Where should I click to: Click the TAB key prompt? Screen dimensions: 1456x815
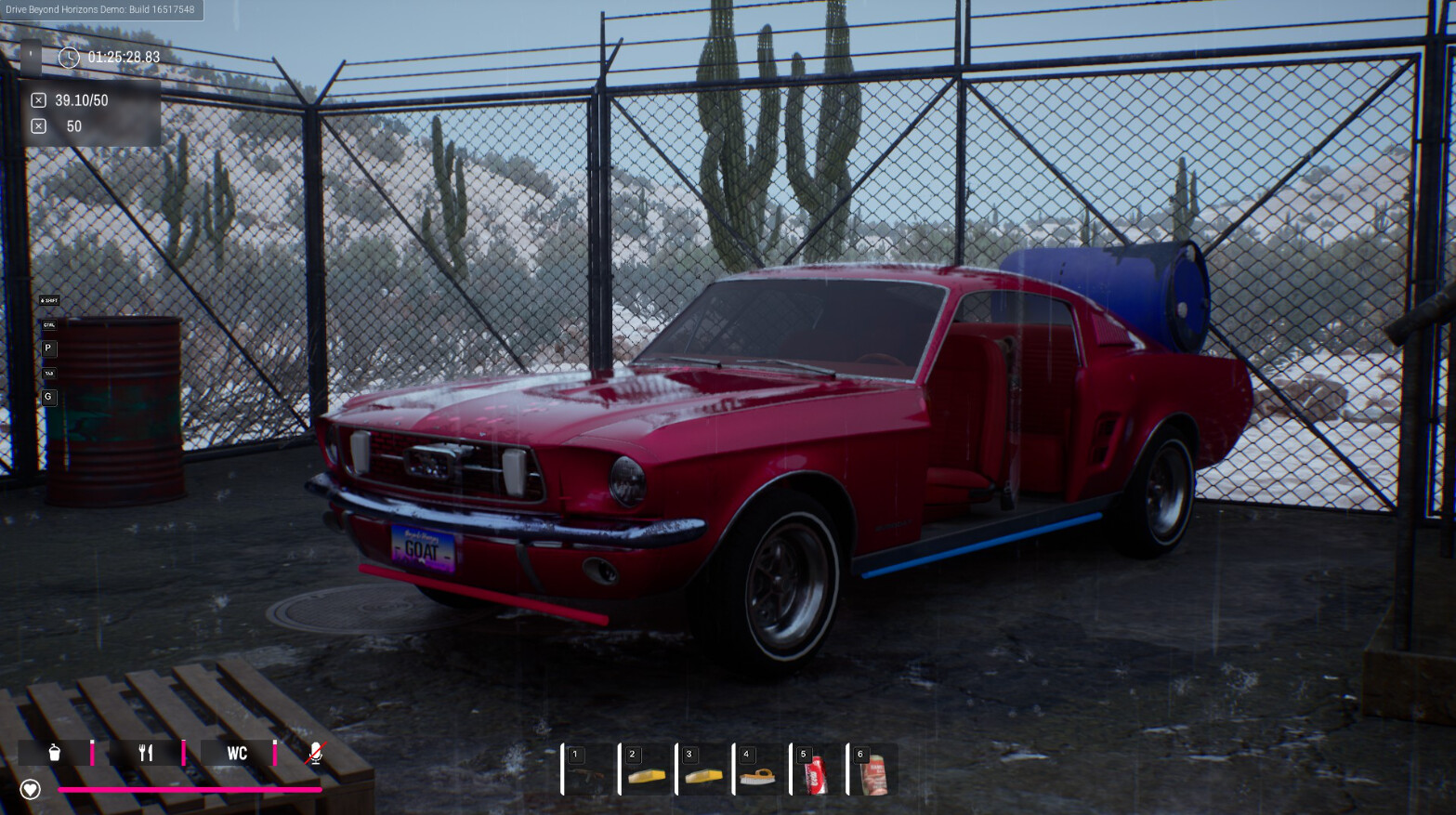click(x=48, y=373)
